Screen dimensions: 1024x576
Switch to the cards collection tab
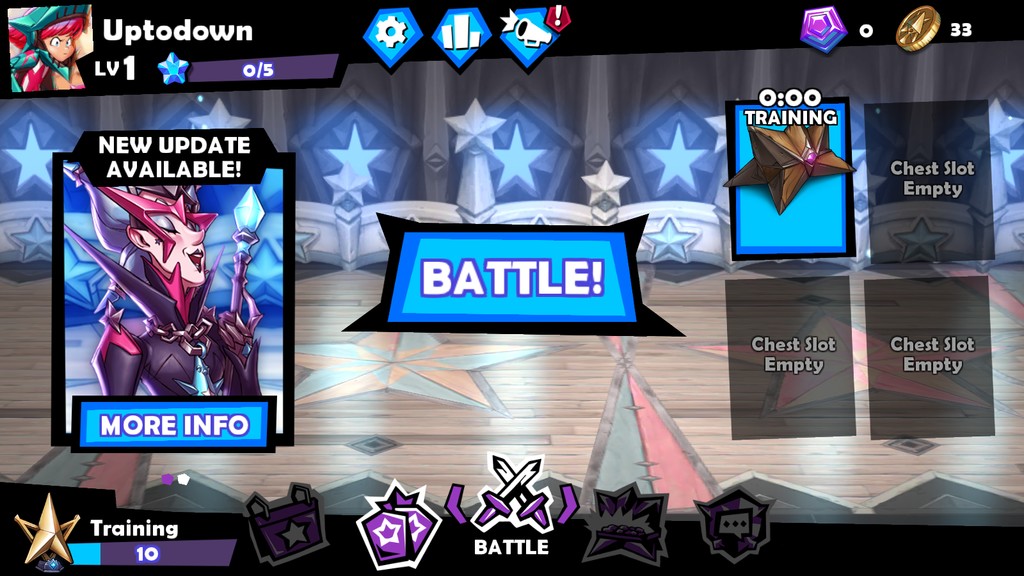pyautogui.click(x=397, y=523)
